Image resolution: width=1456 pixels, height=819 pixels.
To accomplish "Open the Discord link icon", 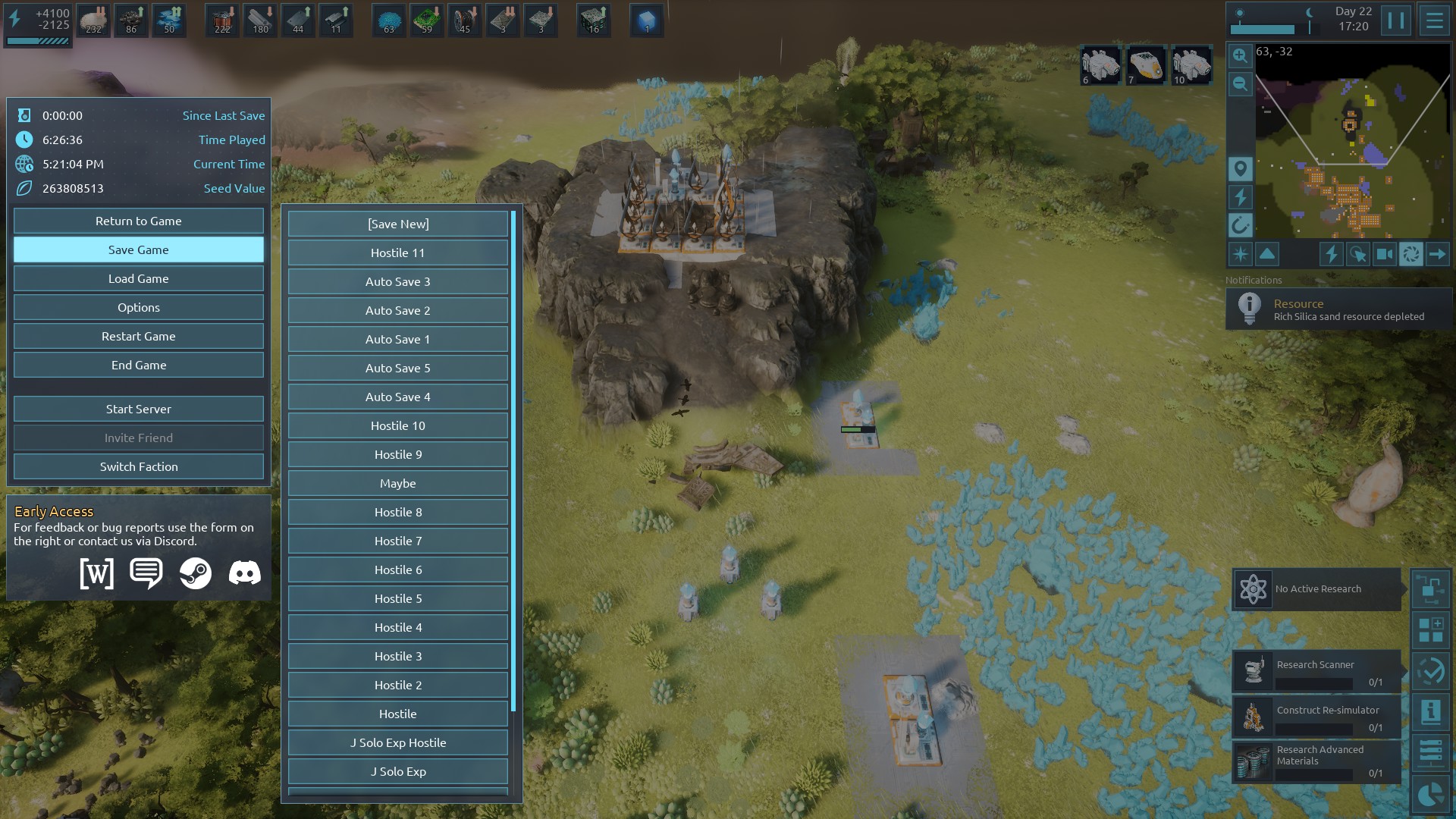I will click(x=244, y=573).
